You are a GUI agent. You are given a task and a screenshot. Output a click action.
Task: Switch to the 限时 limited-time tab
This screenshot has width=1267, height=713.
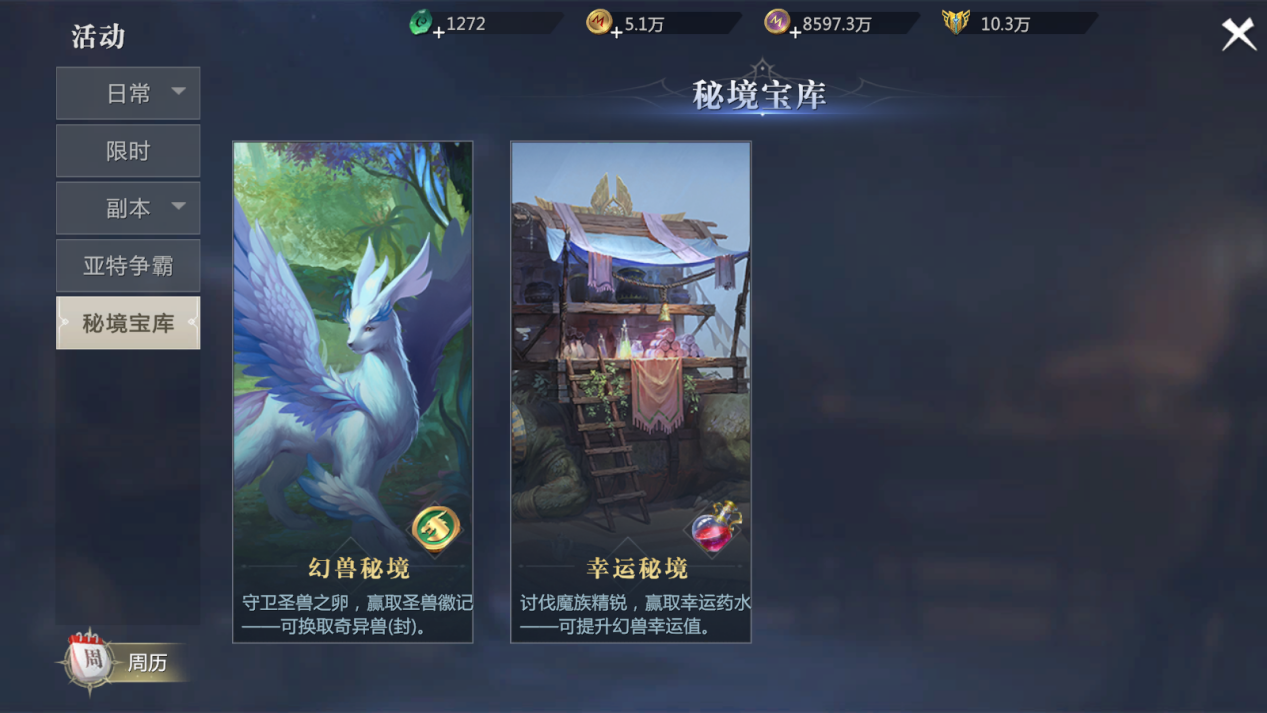128,151
